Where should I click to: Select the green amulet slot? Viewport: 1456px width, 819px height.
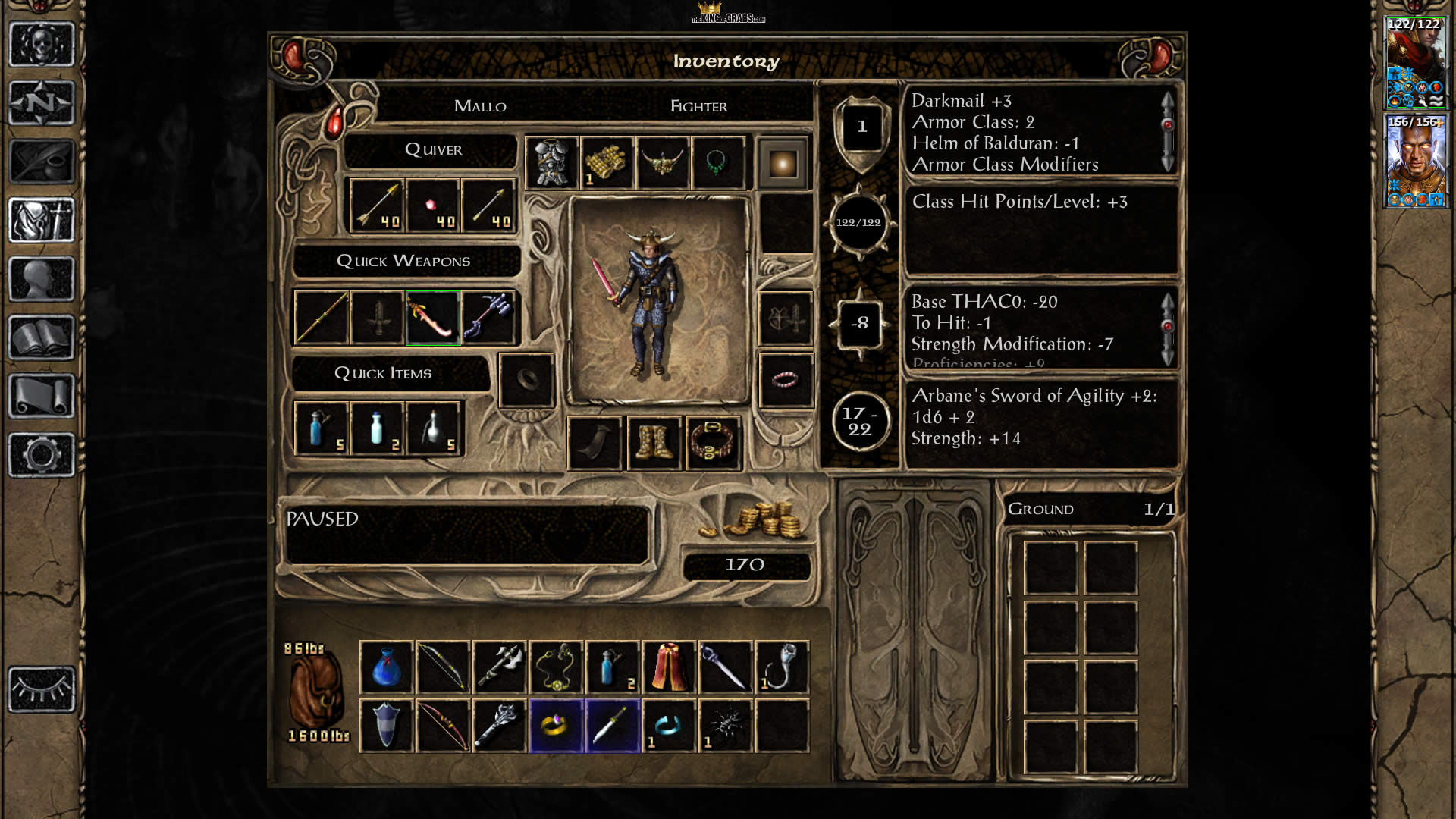717,163
